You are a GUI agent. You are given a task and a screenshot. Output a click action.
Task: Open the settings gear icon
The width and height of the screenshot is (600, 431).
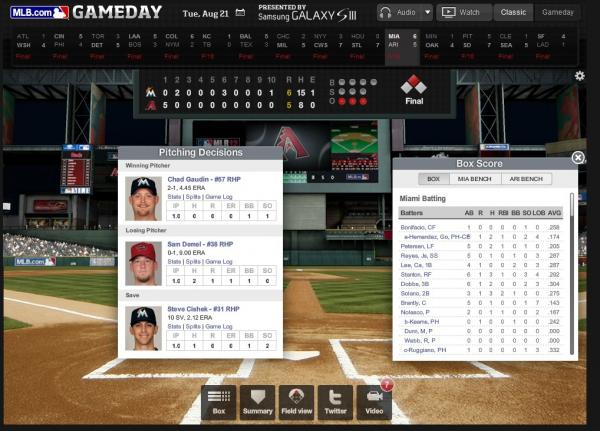(580, 76)
